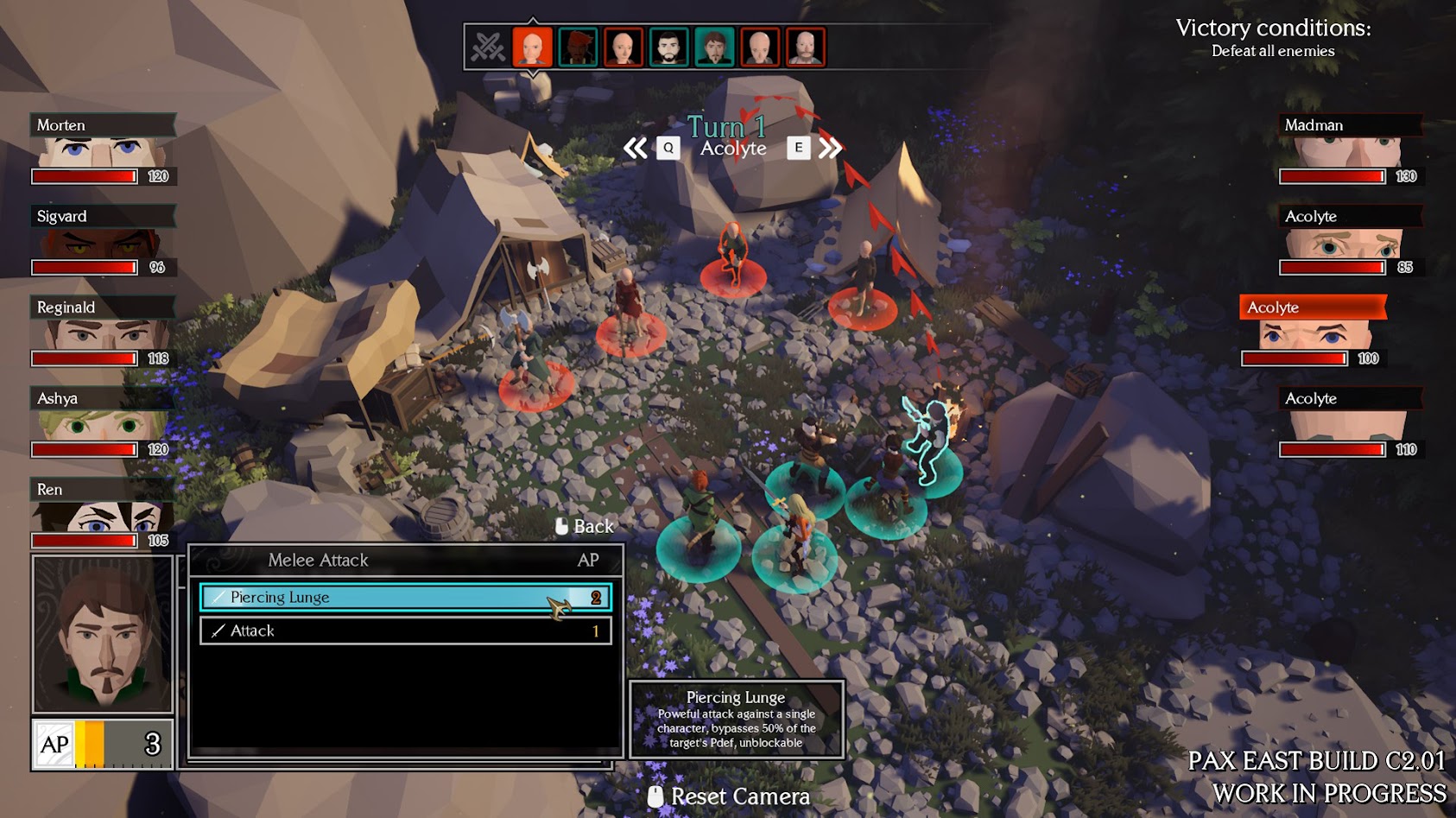Cycle to the next target arrow
This screenshot has height=818, width=1456.
[x=830, y=149]
